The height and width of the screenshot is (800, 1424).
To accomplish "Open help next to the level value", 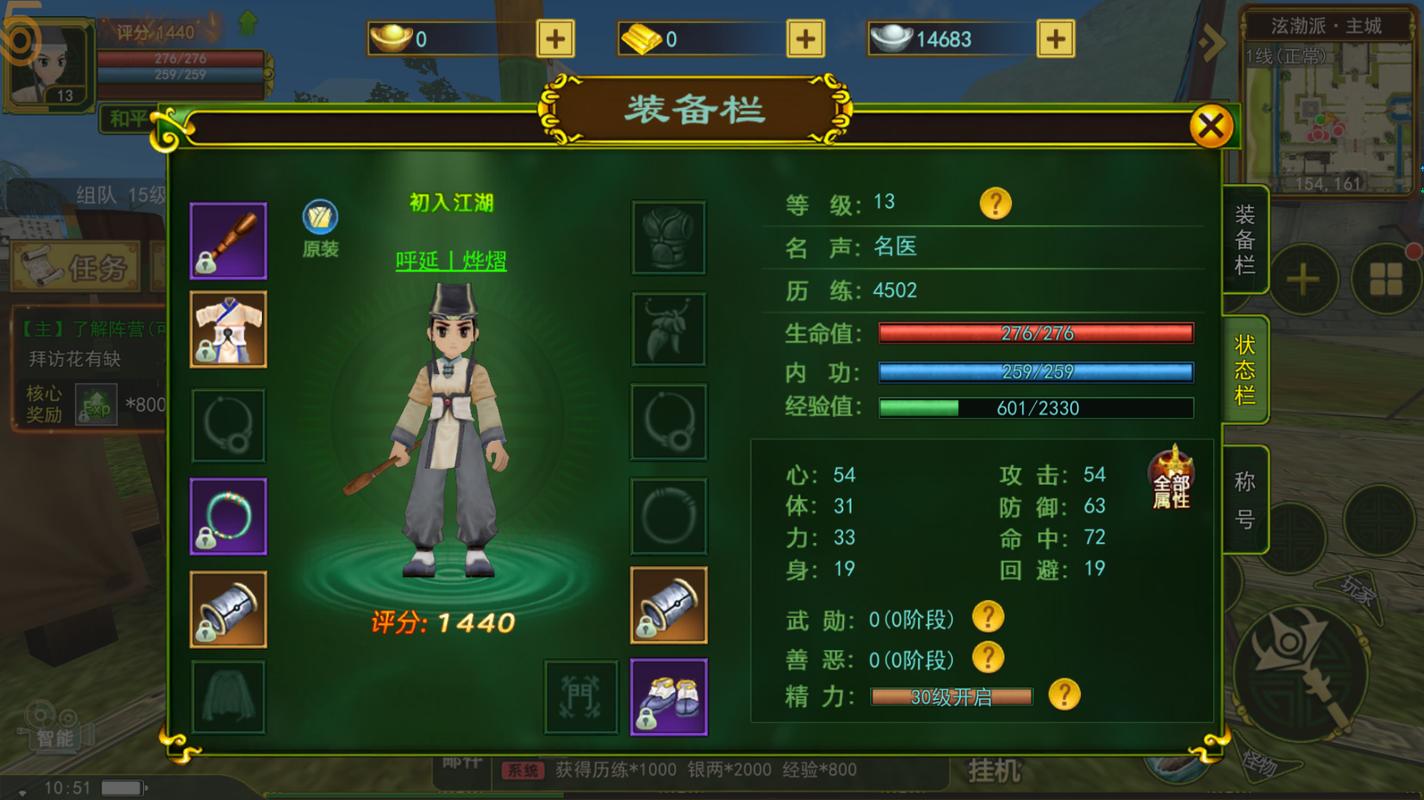I will [x=995, y=203].
